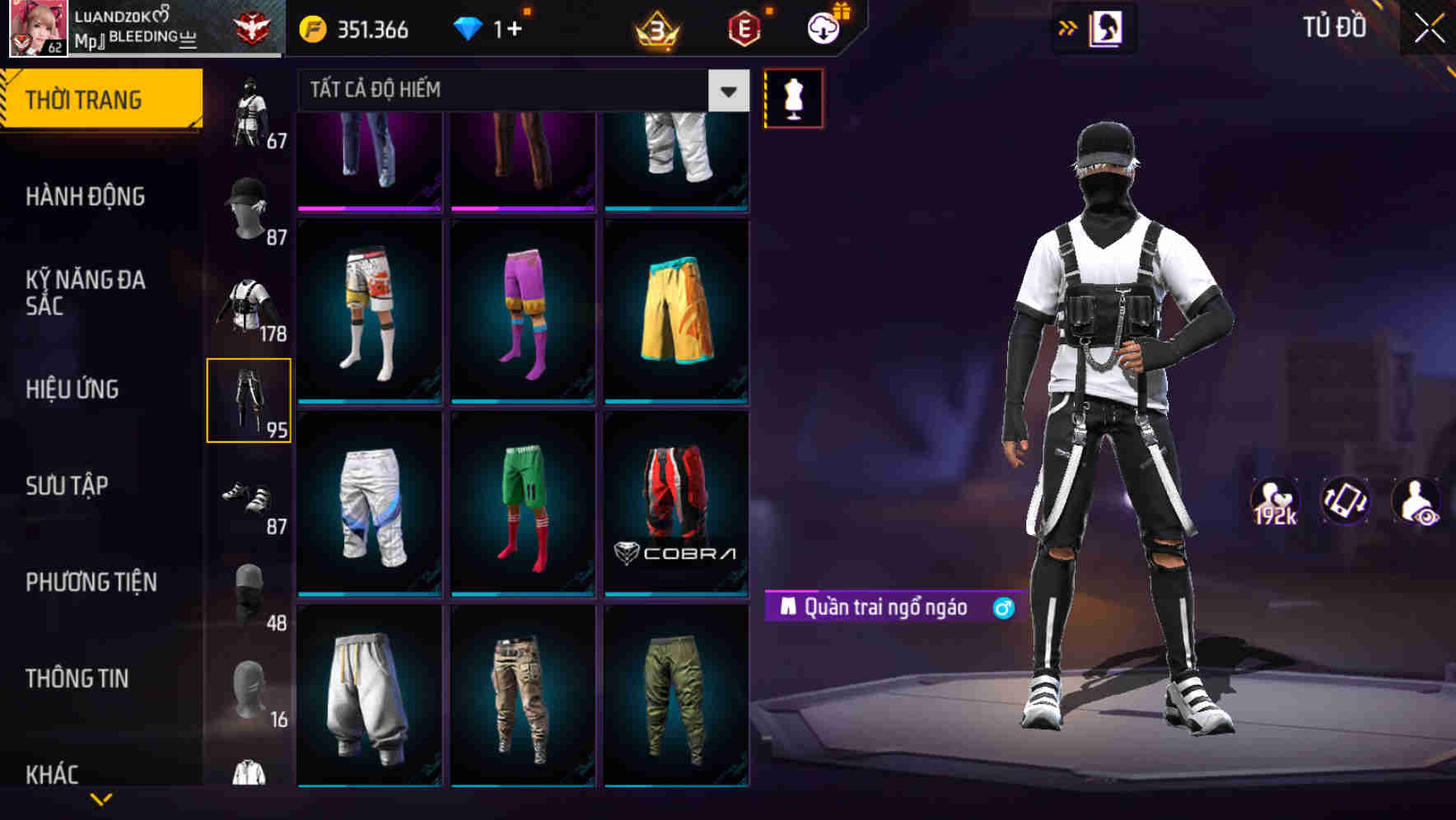Click the rotate character icon
Viewport: 1456px width, 820px height.
[1346, 501]
